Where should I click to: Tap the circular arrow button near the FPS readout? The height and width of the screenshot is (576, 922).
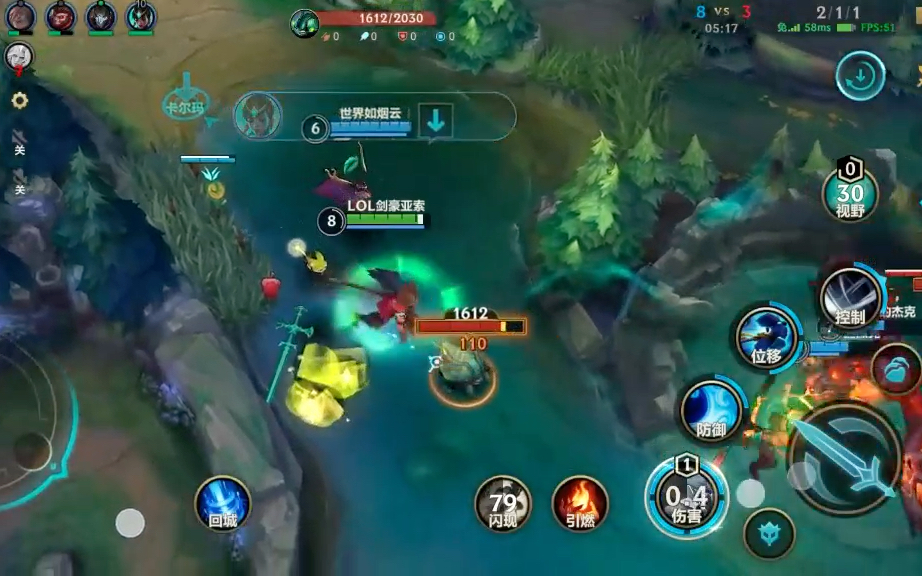click(860, 75)
